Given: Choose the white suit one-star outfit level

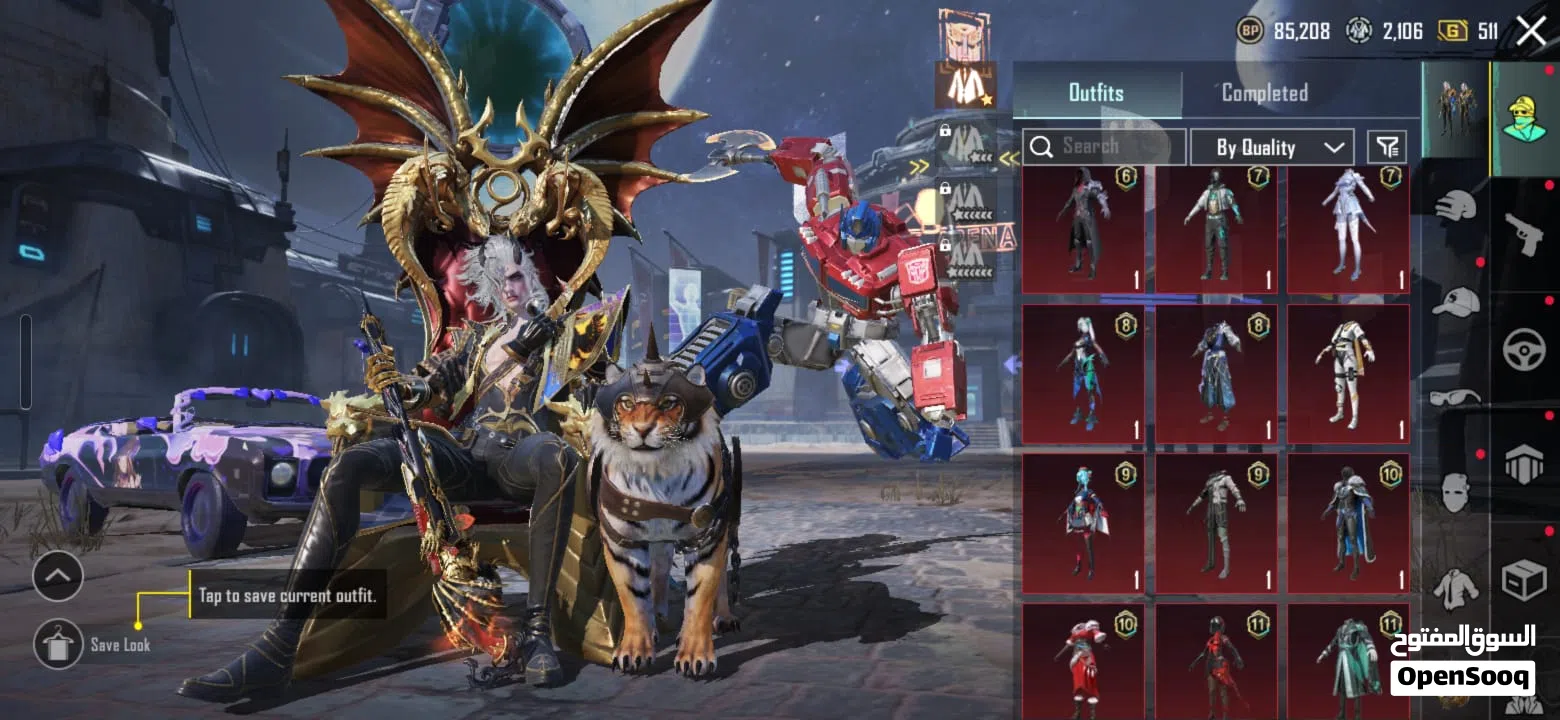Looking at the screenshot, I should point(965,85).
